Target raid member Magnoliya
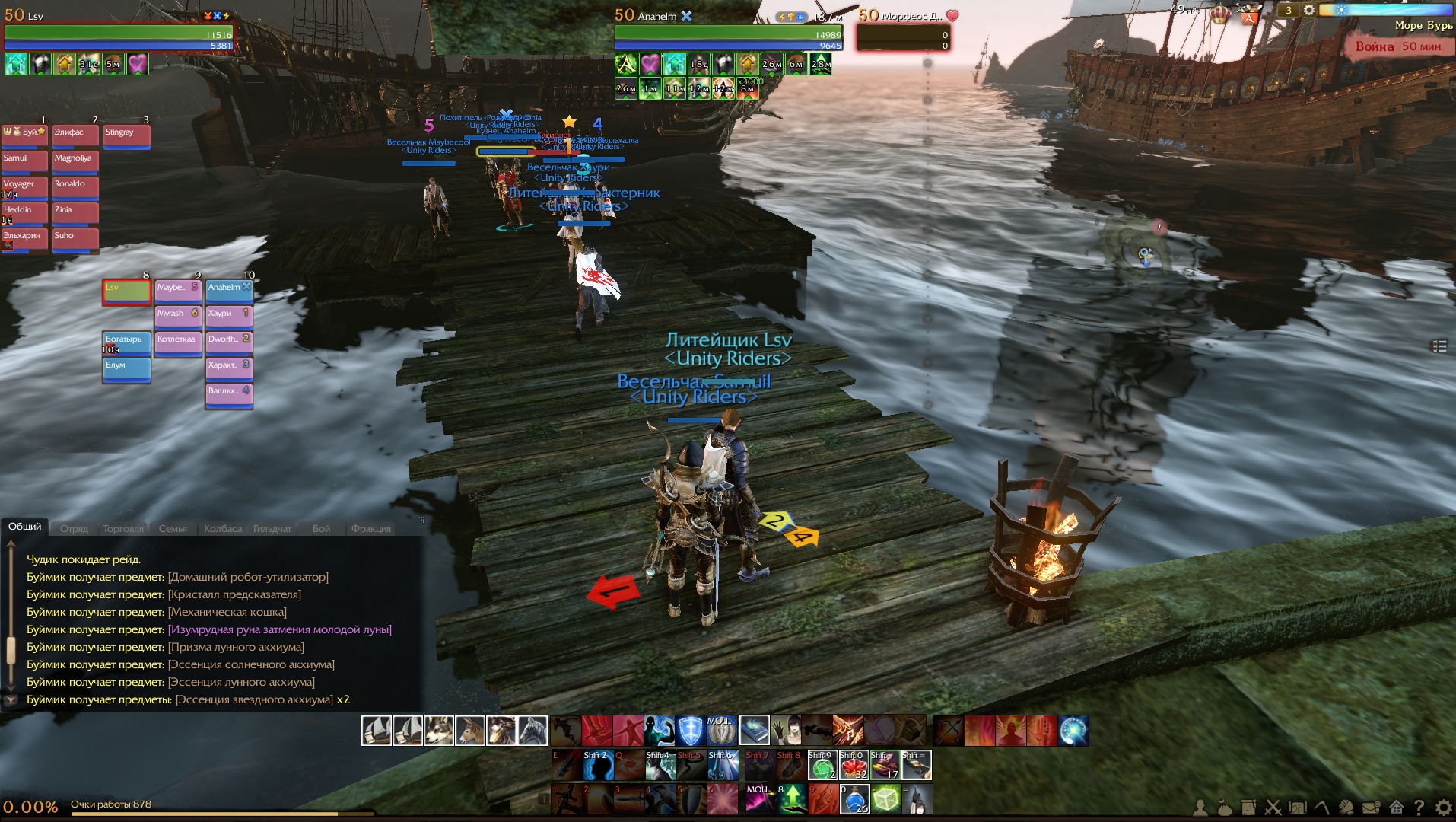The image size is (1456, 822). point(75,161)
